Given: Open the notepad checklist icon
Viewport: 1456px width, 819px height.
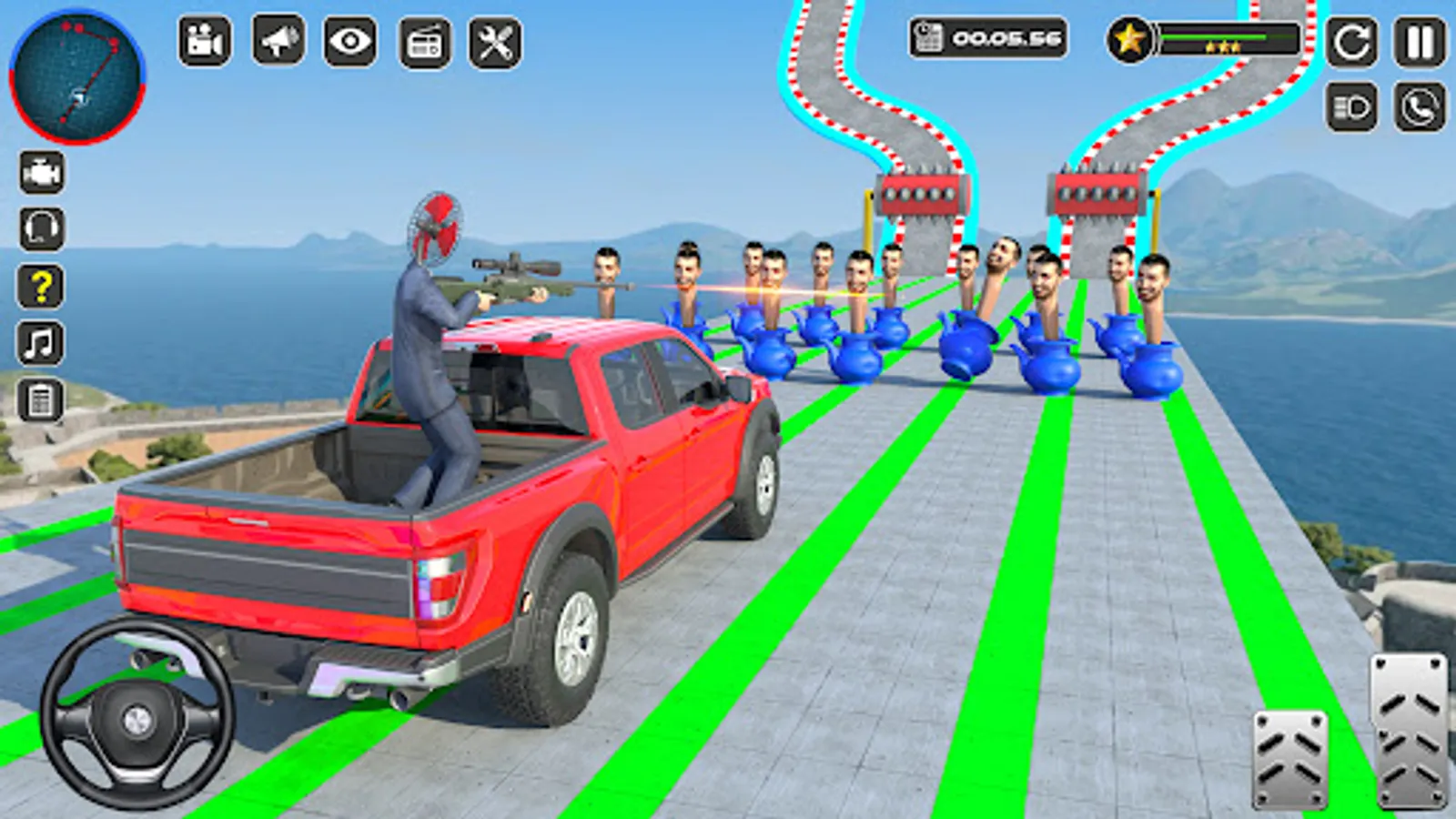Looking at the screenshot, I should [40, 400].
